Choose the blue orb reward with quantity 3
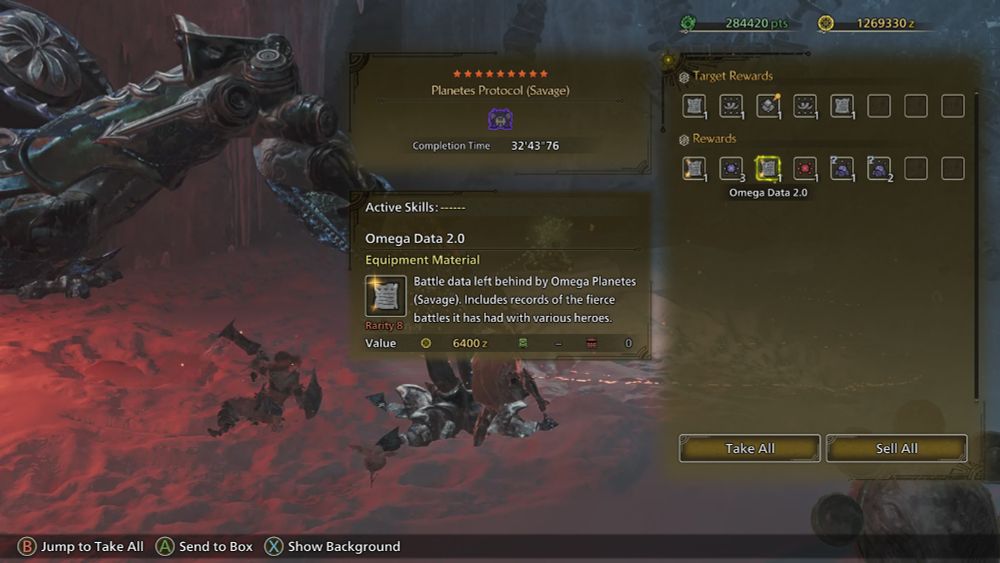The height and width of the screenshot is (563, 1000). [731, 168]
